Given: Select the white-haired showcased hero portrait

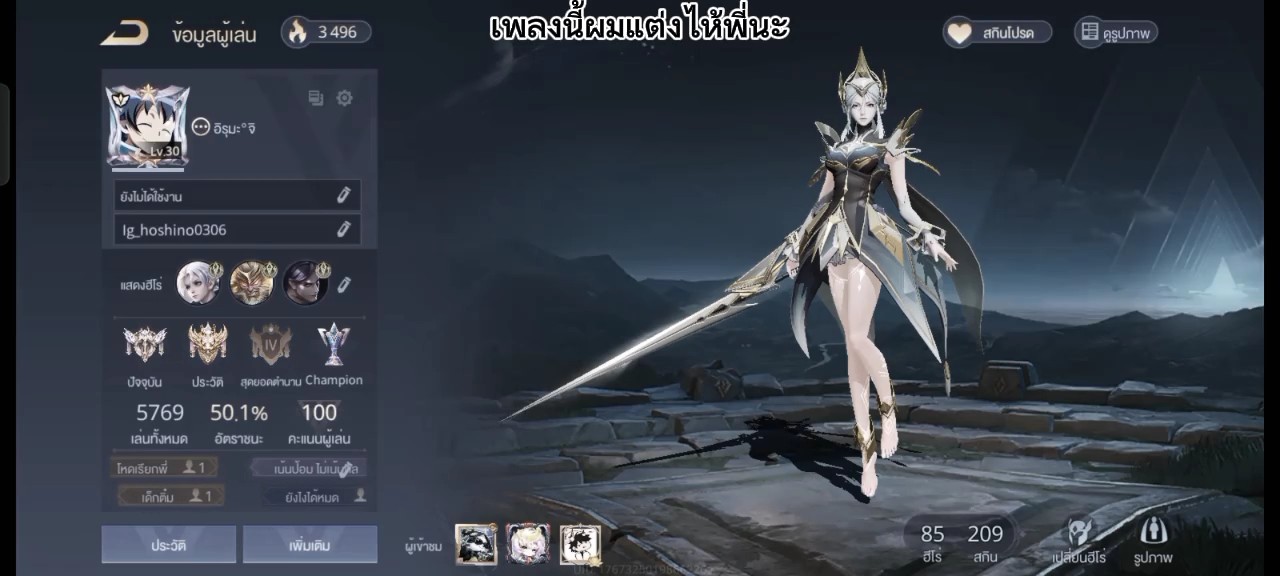Looking at the screenshot, I should (x=198, y=283).
